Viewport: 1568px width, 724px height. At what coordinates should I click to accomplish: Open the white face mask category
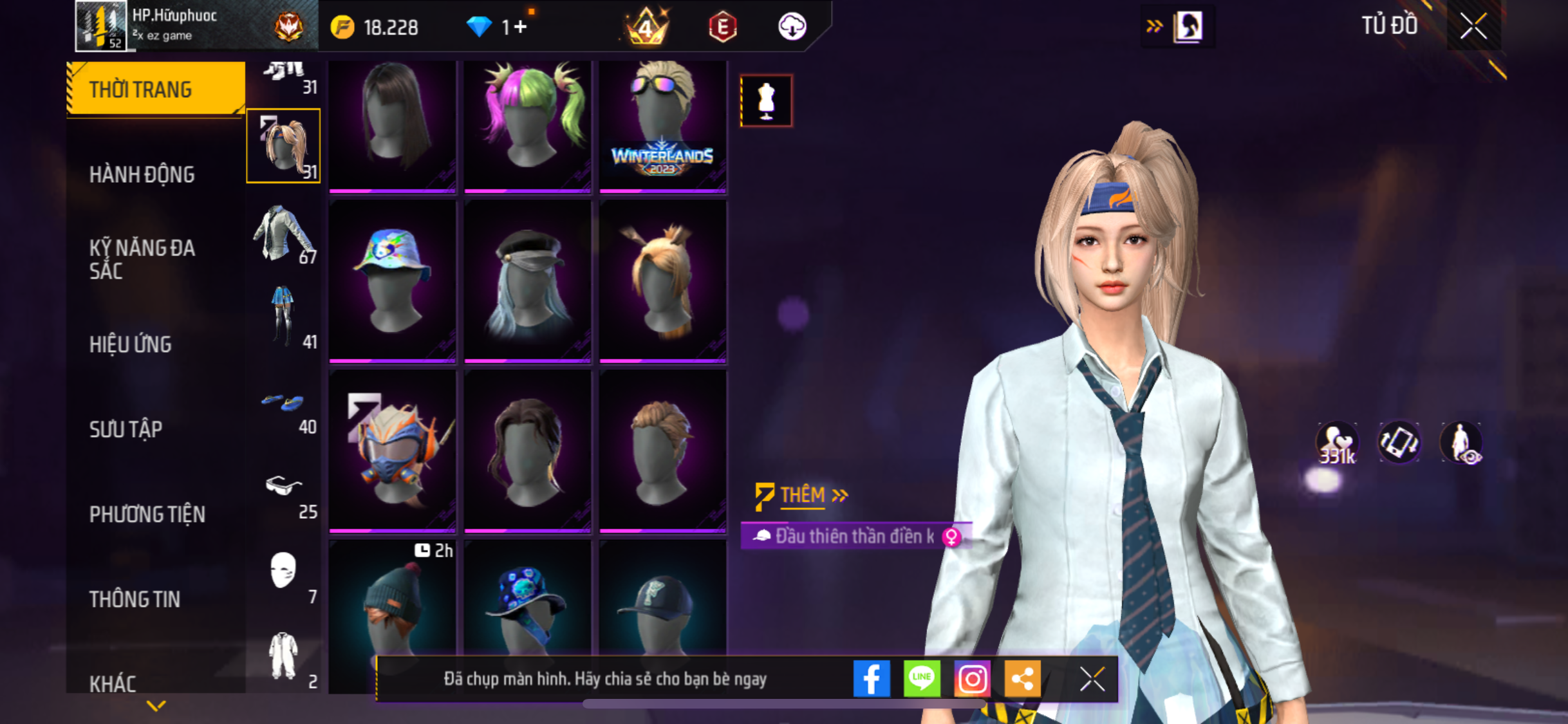(284, 573)
